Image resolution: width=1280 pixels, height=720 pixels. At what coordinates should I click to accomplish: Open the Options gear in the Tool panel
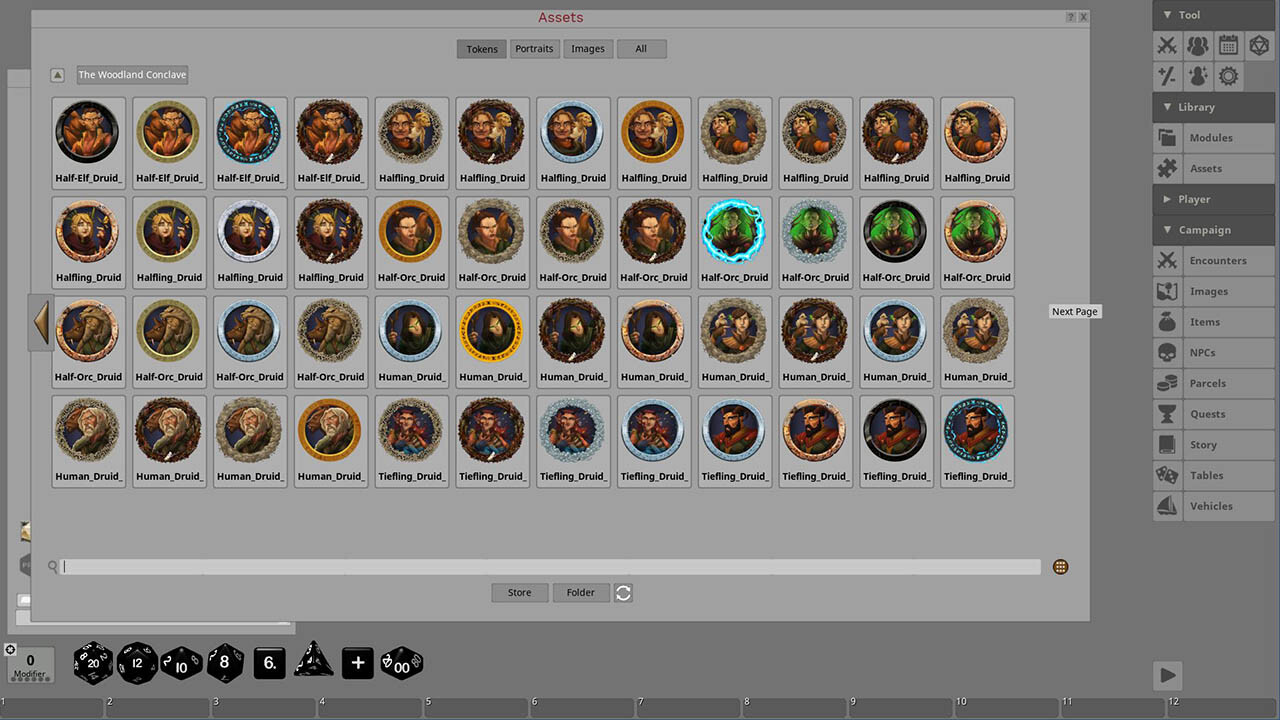1227,75
